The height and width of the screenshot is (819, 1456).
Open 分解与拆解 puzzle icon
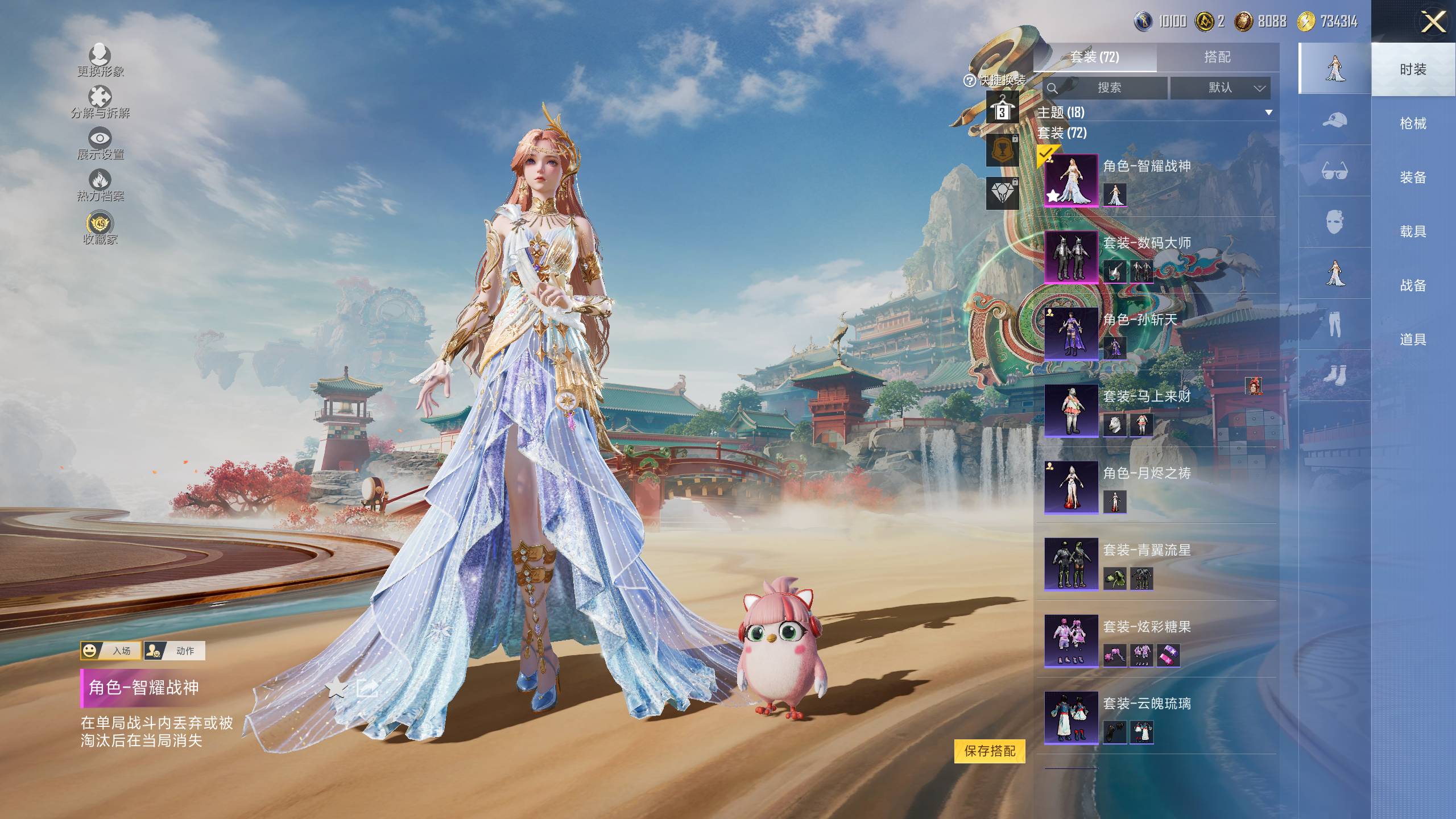[x=100, y=101]
